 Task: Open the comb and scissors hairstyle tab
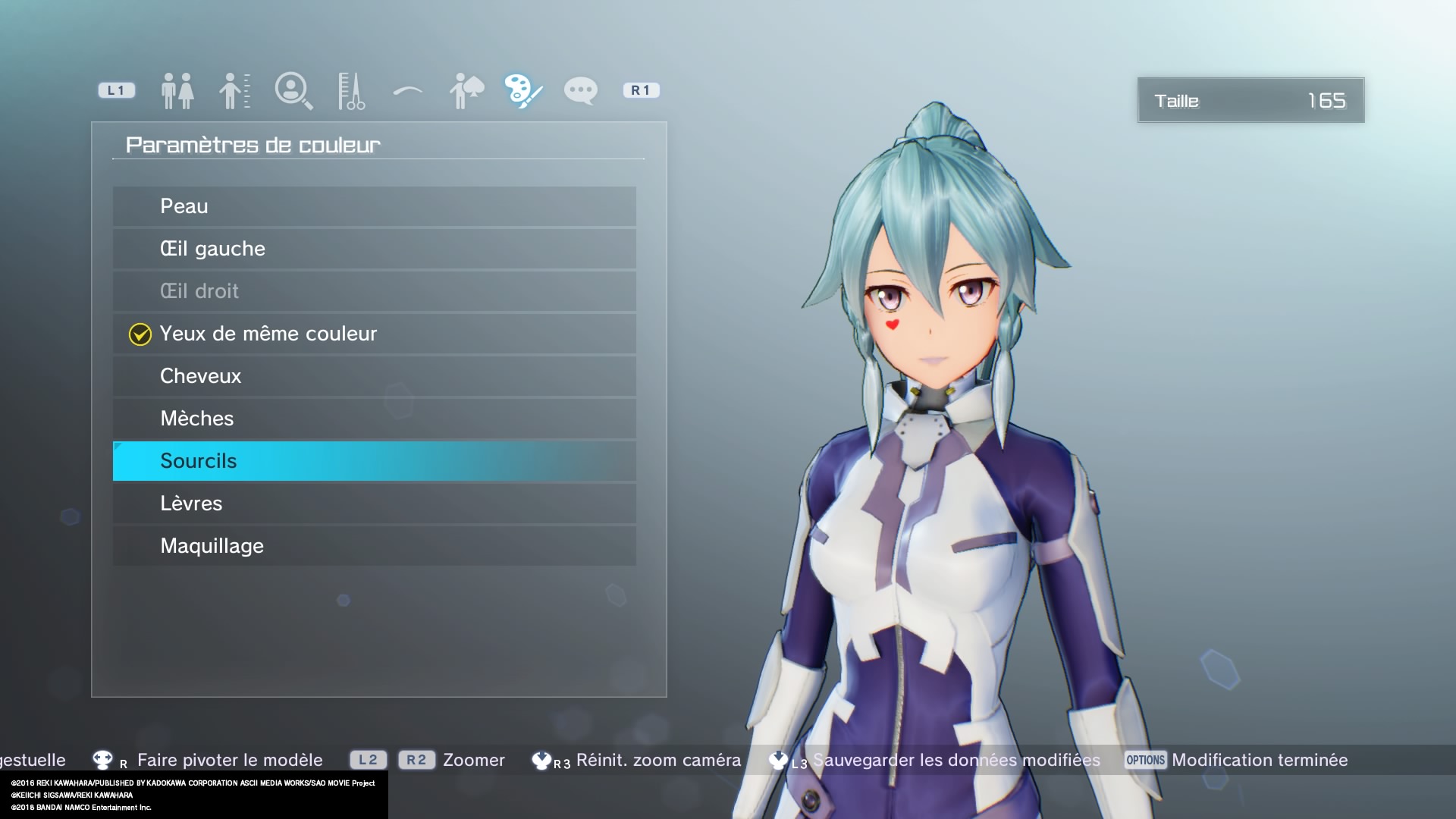click(350, 91)
